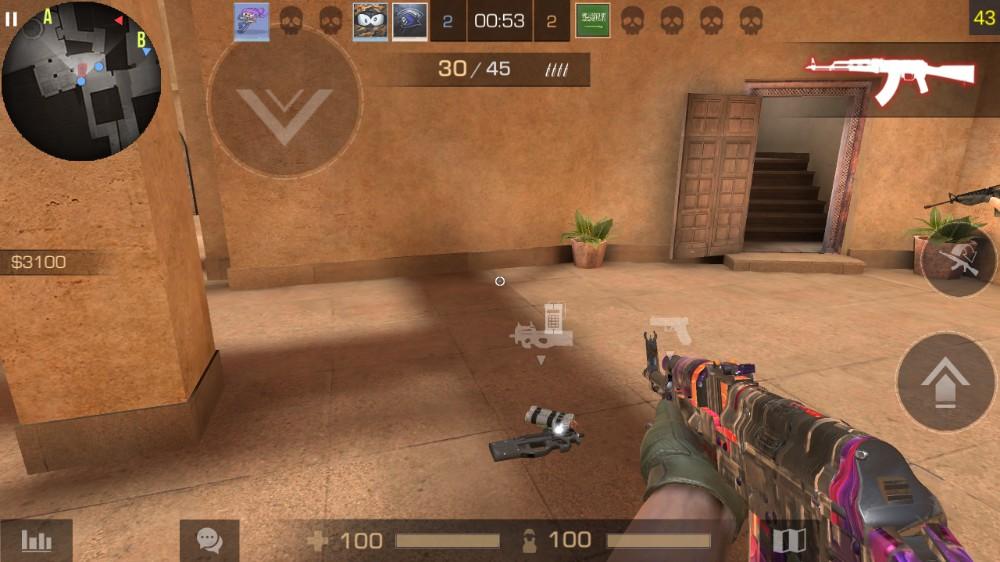Open the scoreboard bar-chart button
Screen dimensions: 1000x562
click(36, 541)
